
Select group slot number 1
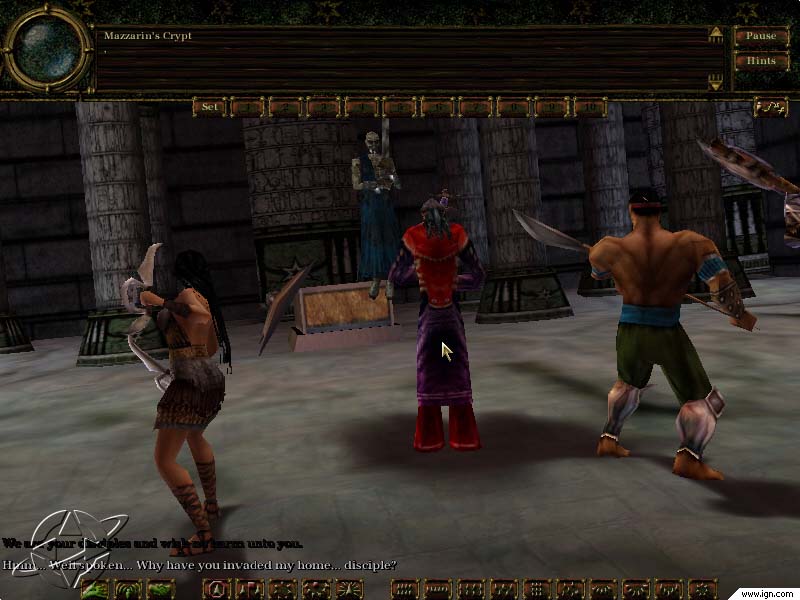point(246,107)
